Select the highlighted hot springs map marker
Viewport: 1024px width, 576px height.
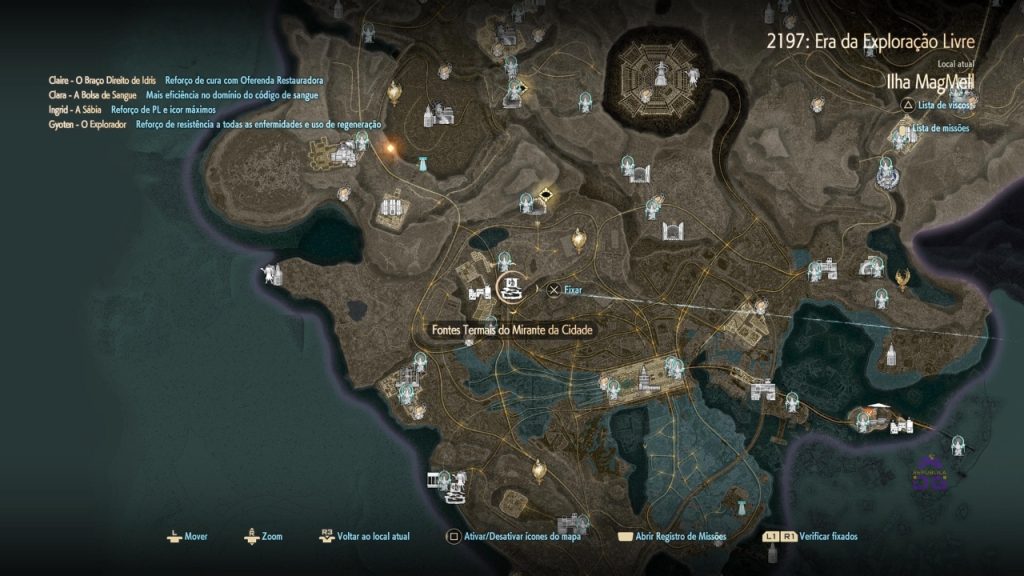click(x=510, y=288)
